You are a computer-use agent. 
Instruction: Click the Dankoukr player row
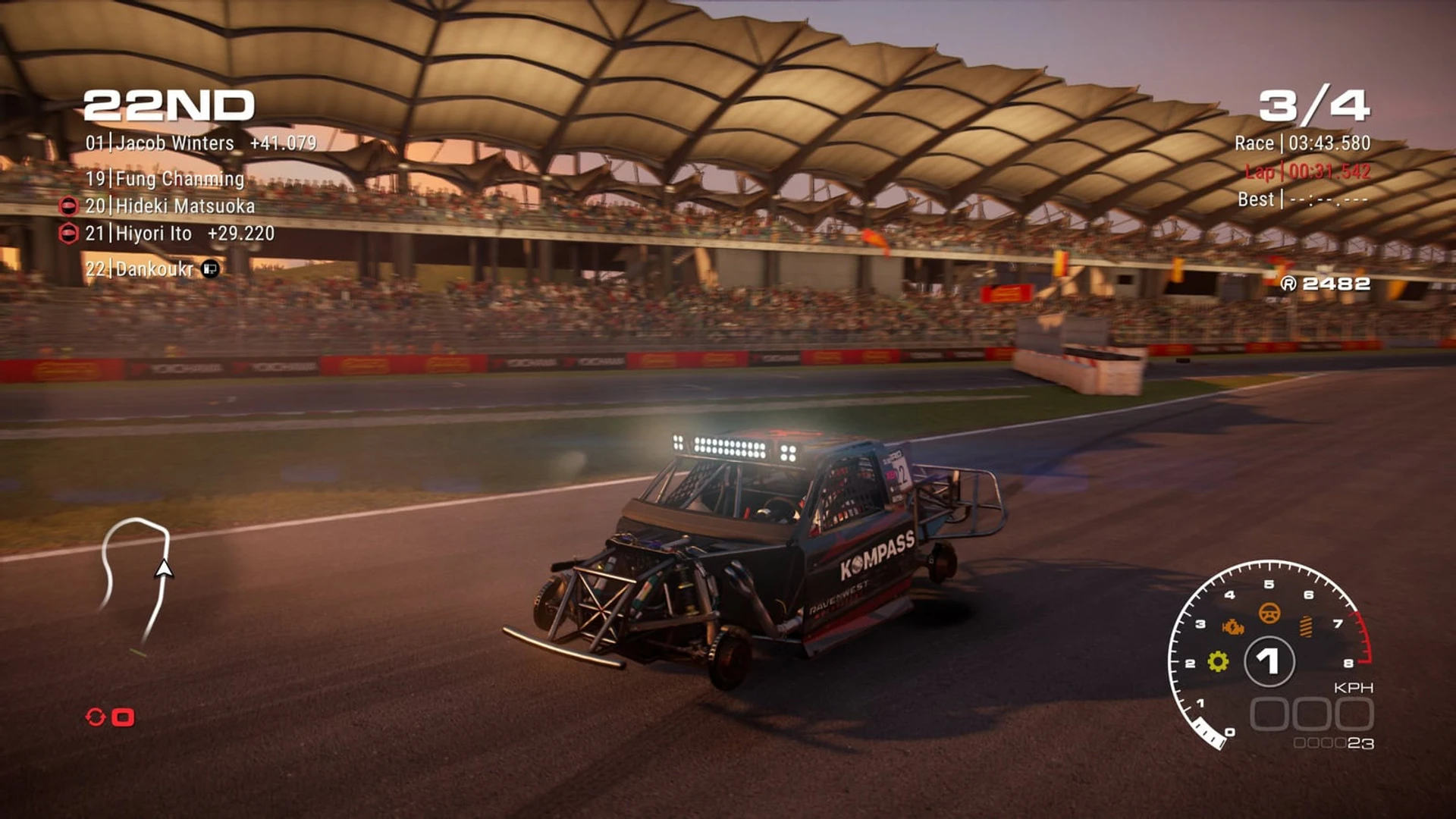point(140,269)
